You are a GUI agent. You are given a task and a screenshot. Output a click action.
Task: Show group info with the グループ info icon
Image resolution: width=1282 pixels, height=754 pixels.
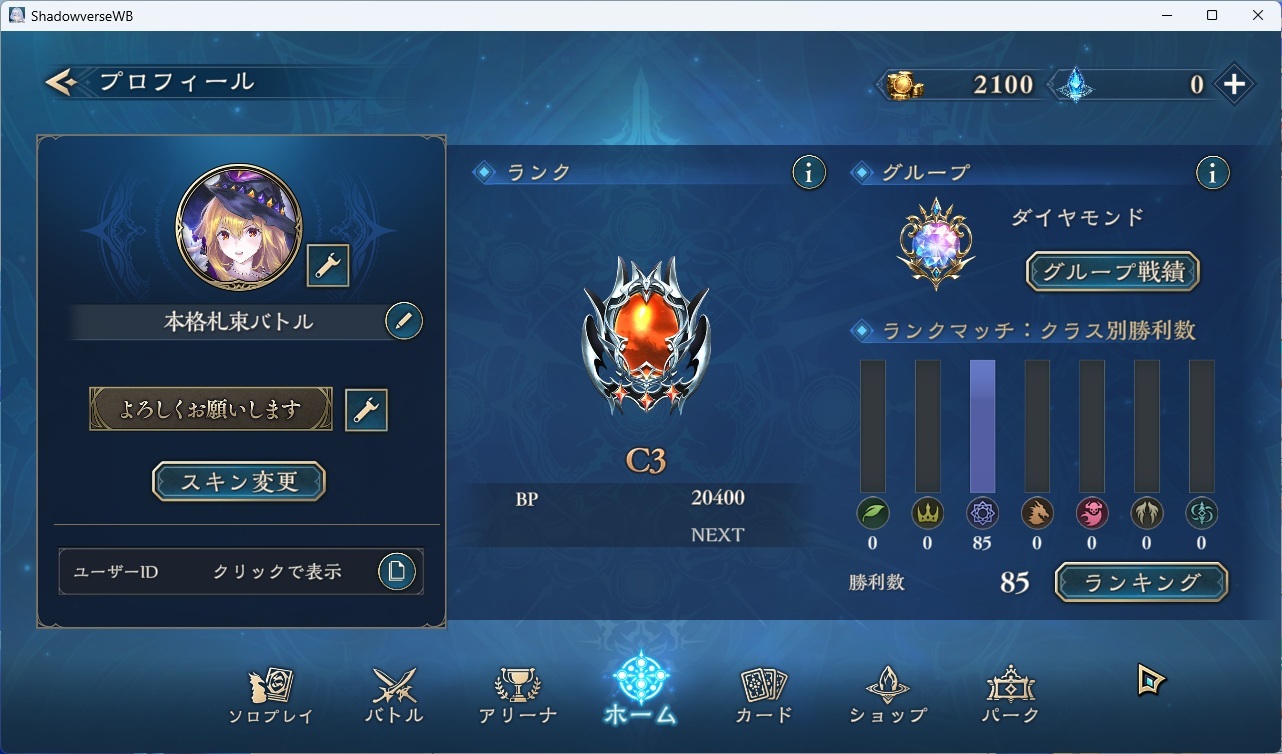1212,173
